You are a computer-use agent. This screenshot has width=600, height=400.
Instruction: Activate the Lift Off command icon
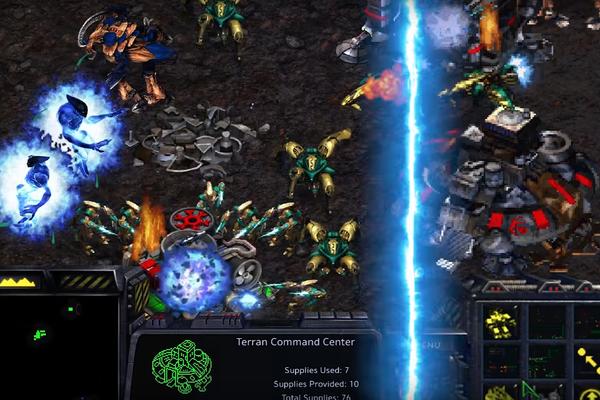click(590, 390)
